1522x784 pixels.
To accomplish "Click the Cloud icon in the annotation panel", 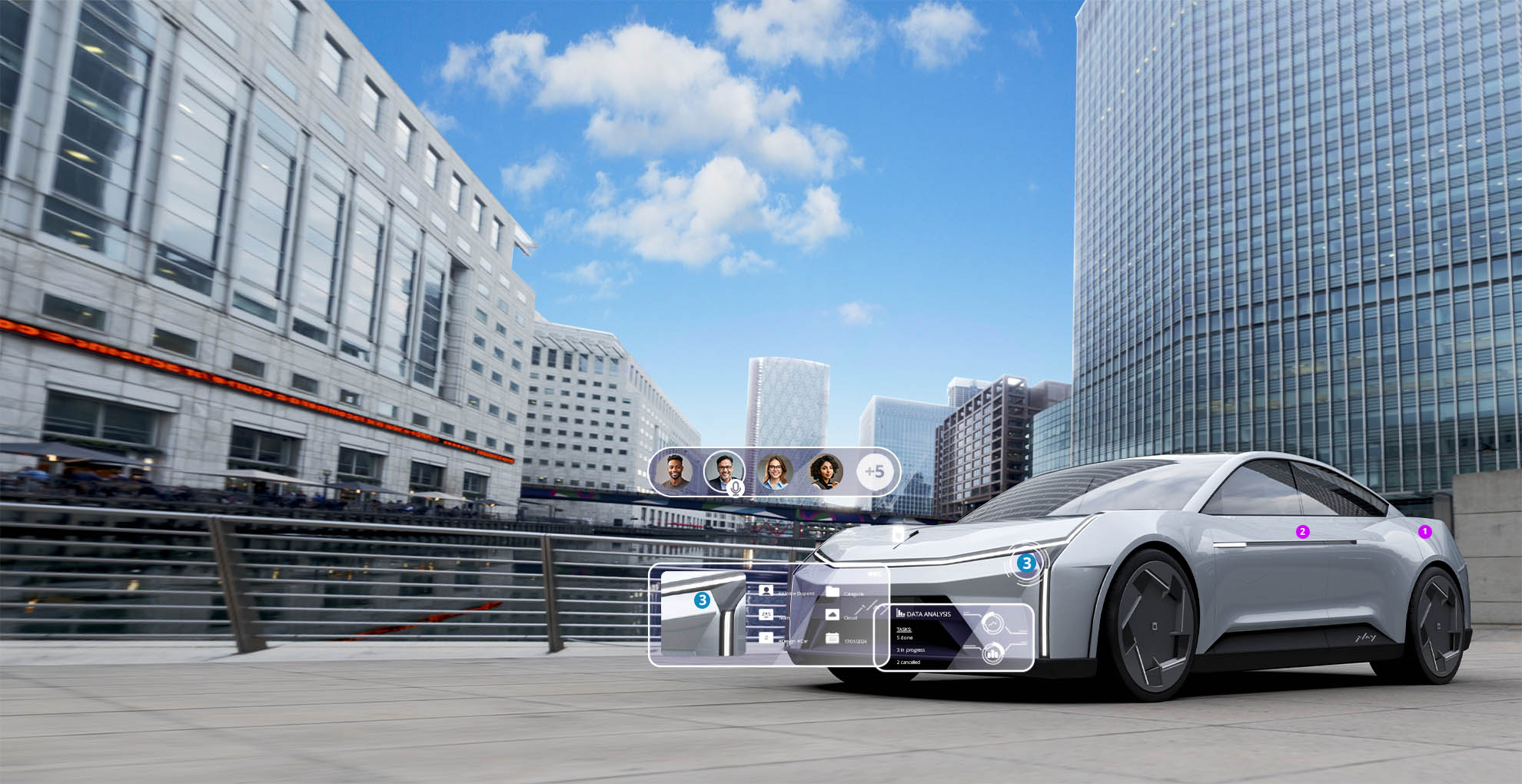I will pos(832,615).
